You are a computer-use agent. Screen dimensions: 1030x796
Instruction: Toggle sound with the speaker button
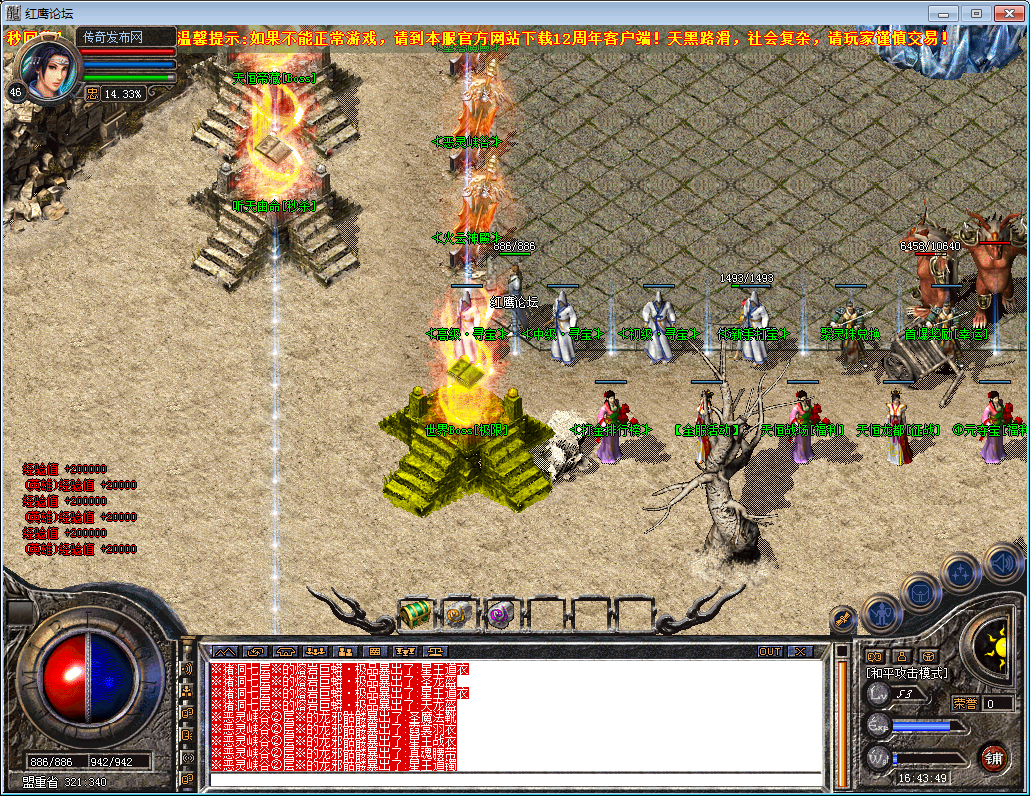1001,562
